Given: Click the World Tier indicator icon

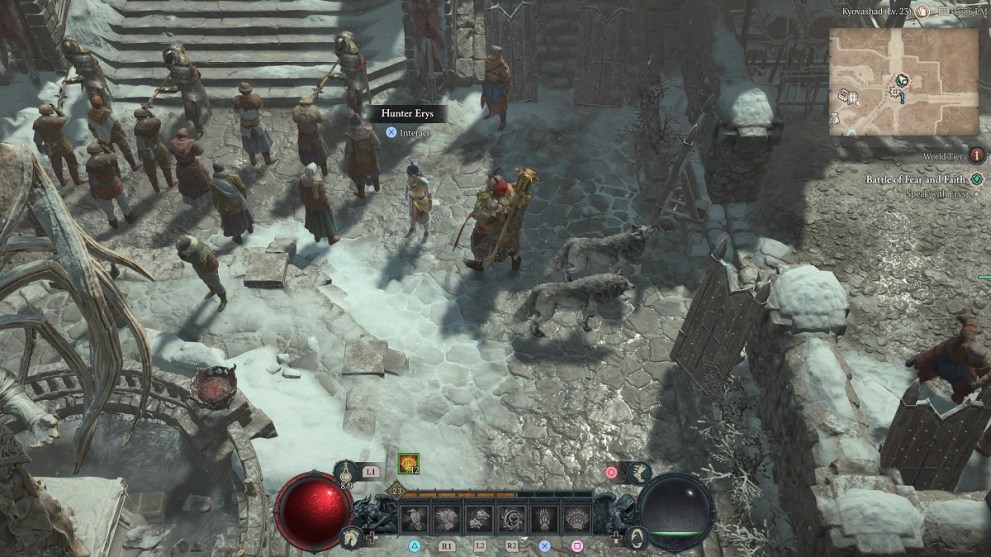Looking at the screenshot, I should coord(977,155).
